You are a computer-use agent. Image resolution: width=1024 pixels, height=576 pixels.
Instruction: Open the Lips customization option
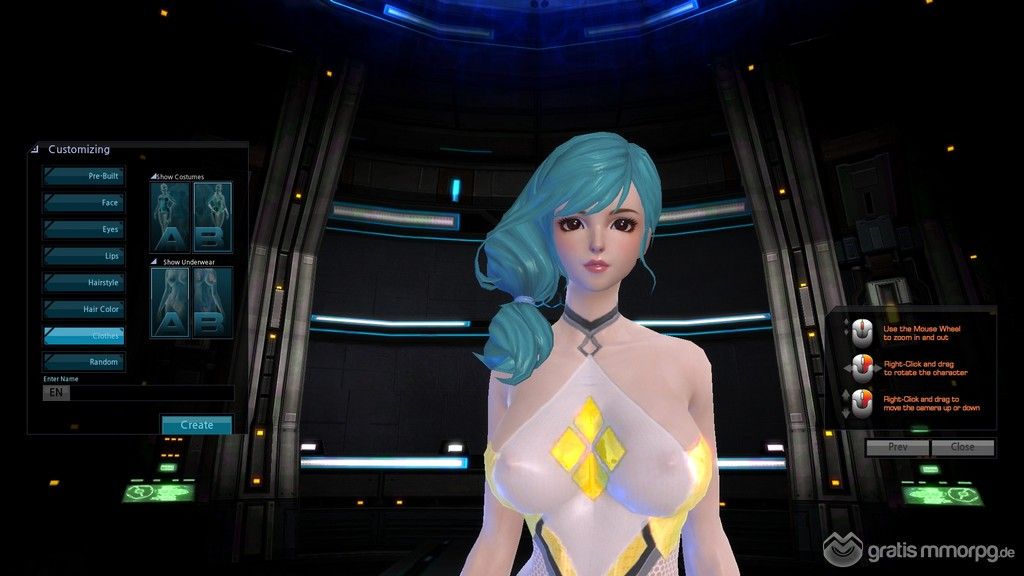tap(84, 256)
